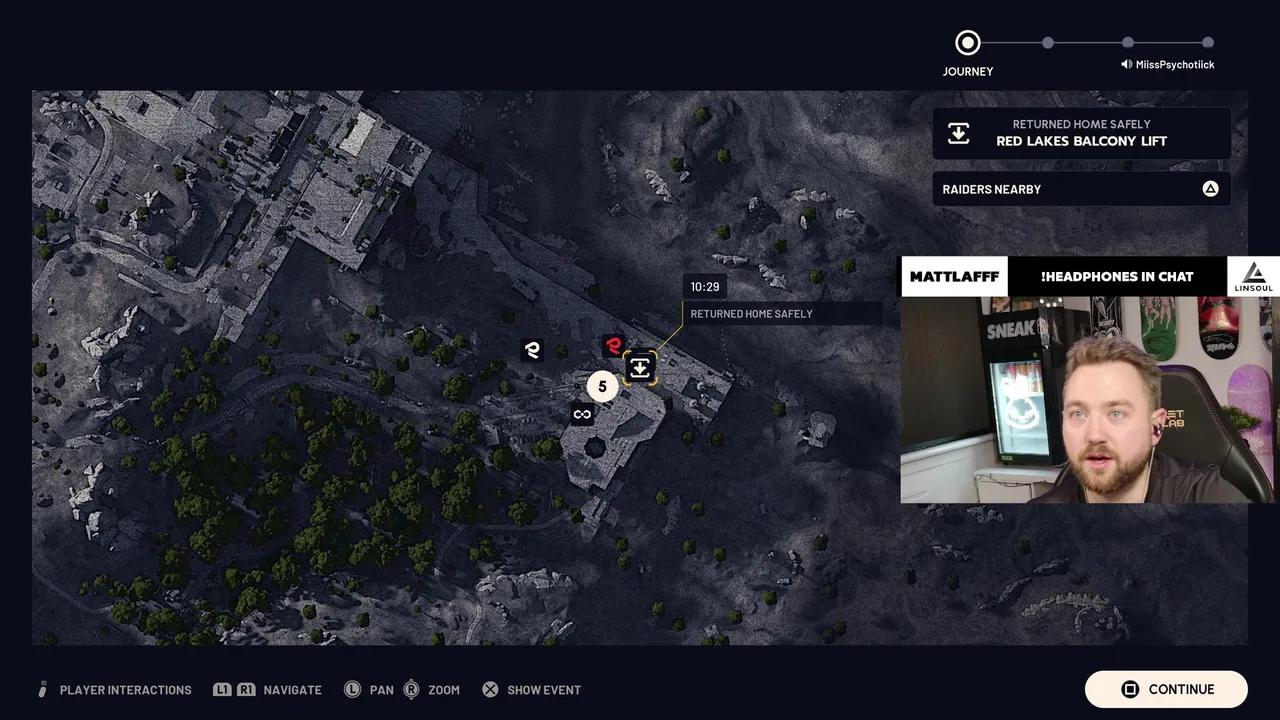The width and height of the screenshot is (1280, 720).
Task: Select the white faction emblem icon left of center
Action: click(532, 350)
